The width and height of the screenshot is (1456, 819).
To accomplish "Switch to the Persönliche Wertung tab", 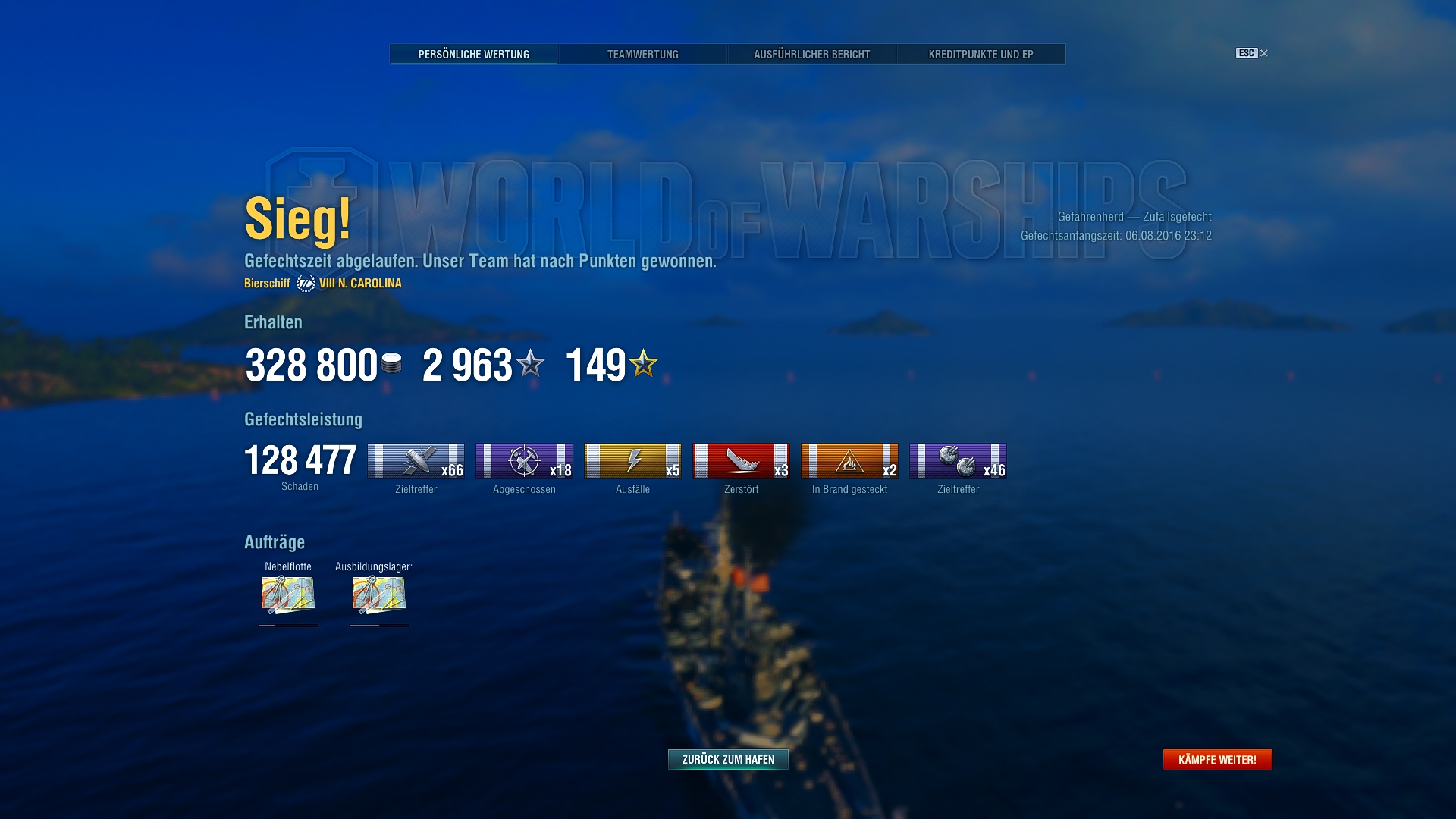I will click(x=474, y=55).
